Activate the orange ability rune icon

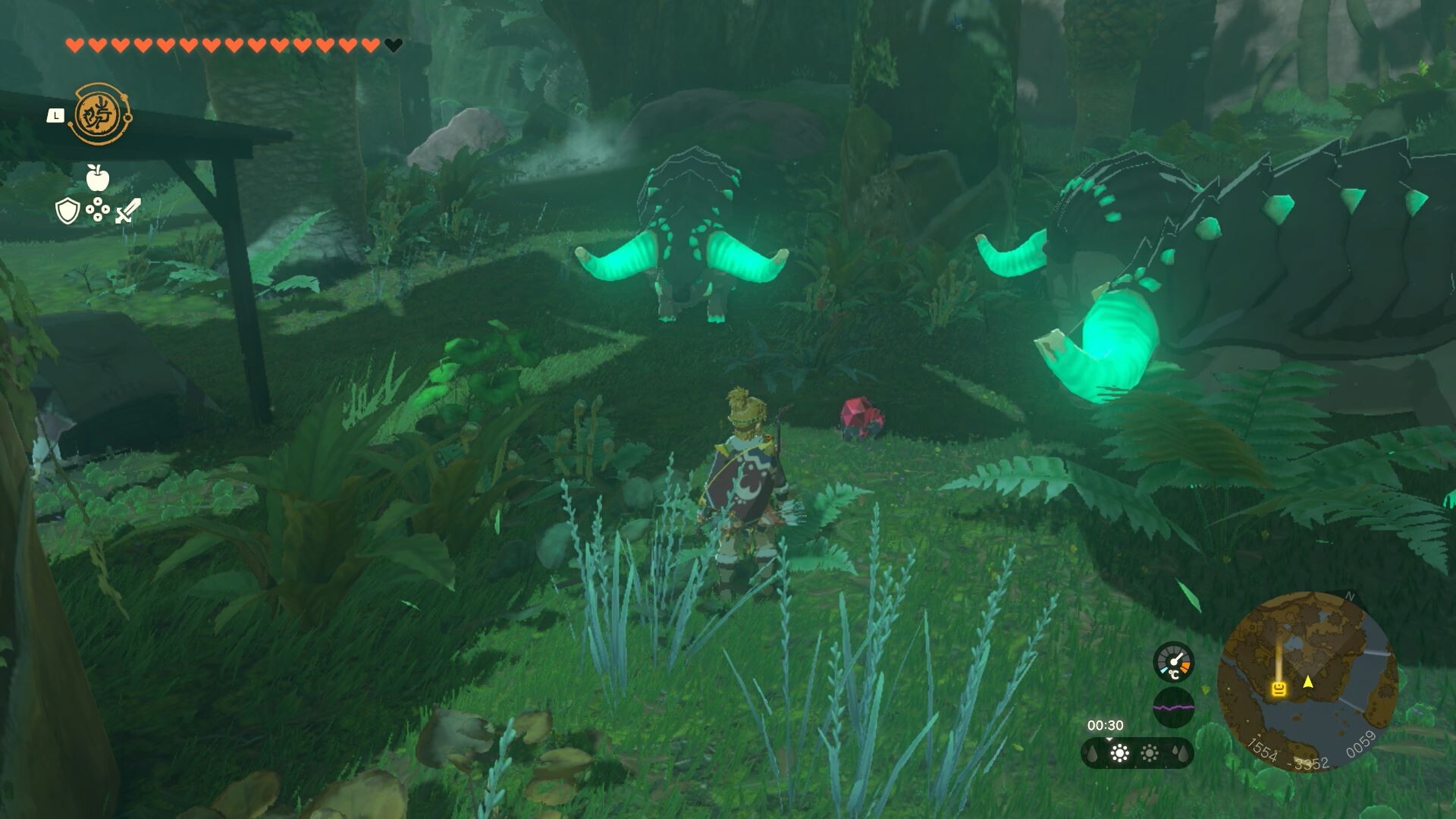point(101,115)
